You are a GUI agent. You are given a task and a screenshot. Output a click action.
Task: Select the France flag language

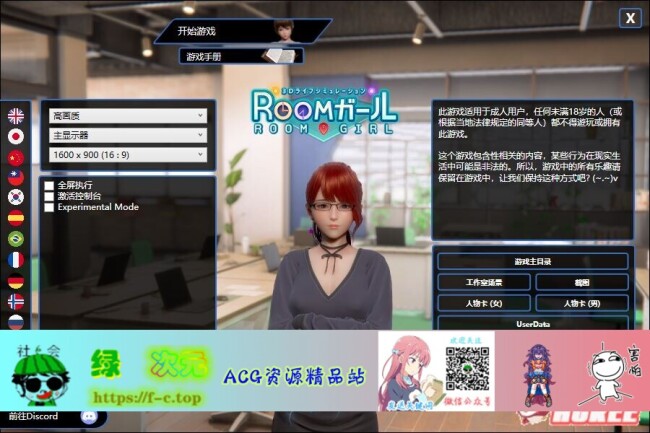[15, 259]
